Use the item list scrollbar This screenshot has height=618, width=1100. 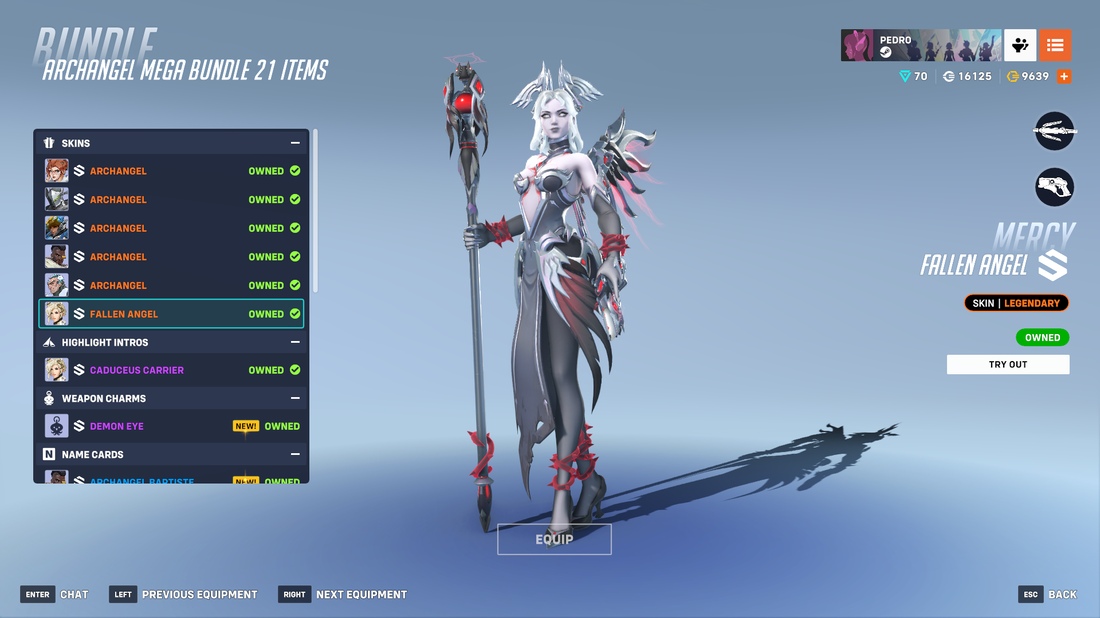pyautogui.click(x=316, y=210)
